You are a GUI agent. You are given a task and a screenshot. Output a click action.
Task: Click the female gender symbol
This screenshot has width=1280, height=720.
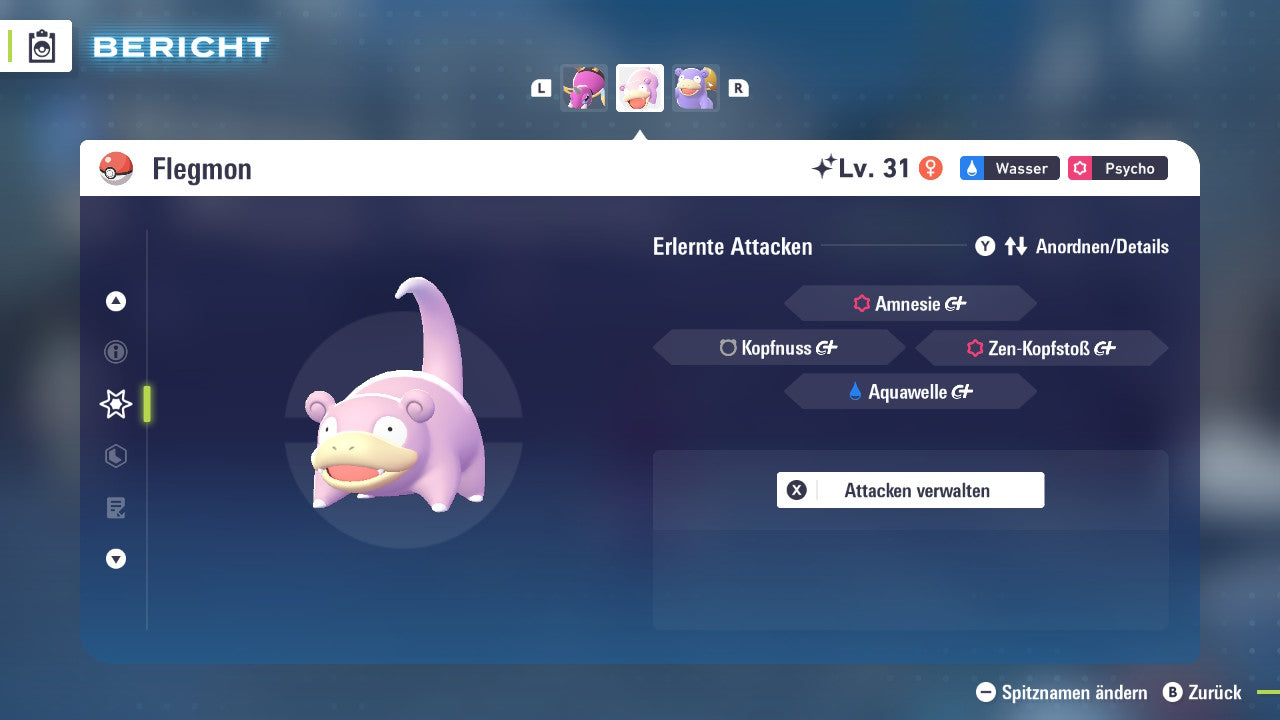(932, 168)
